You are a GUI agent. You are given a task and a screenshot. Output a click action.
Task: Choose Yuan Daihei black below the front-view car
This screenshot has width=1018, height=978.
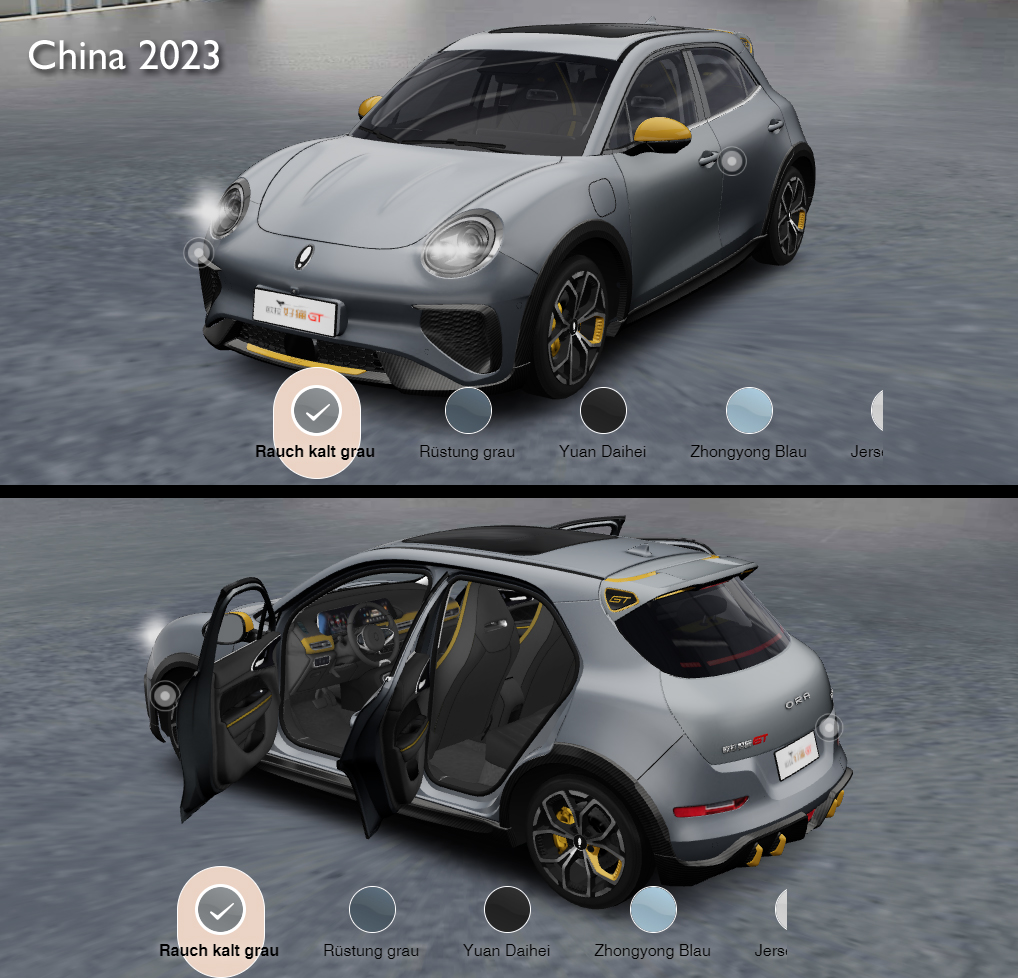point(603,411)
